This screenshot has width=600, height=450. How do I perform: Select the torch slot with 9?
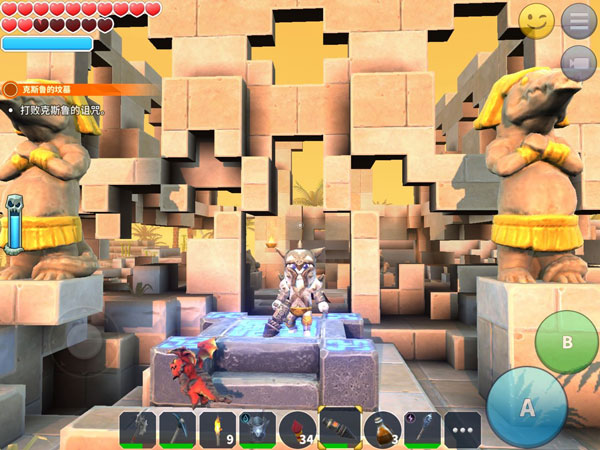pyautogui.click(x=218, y=430)
